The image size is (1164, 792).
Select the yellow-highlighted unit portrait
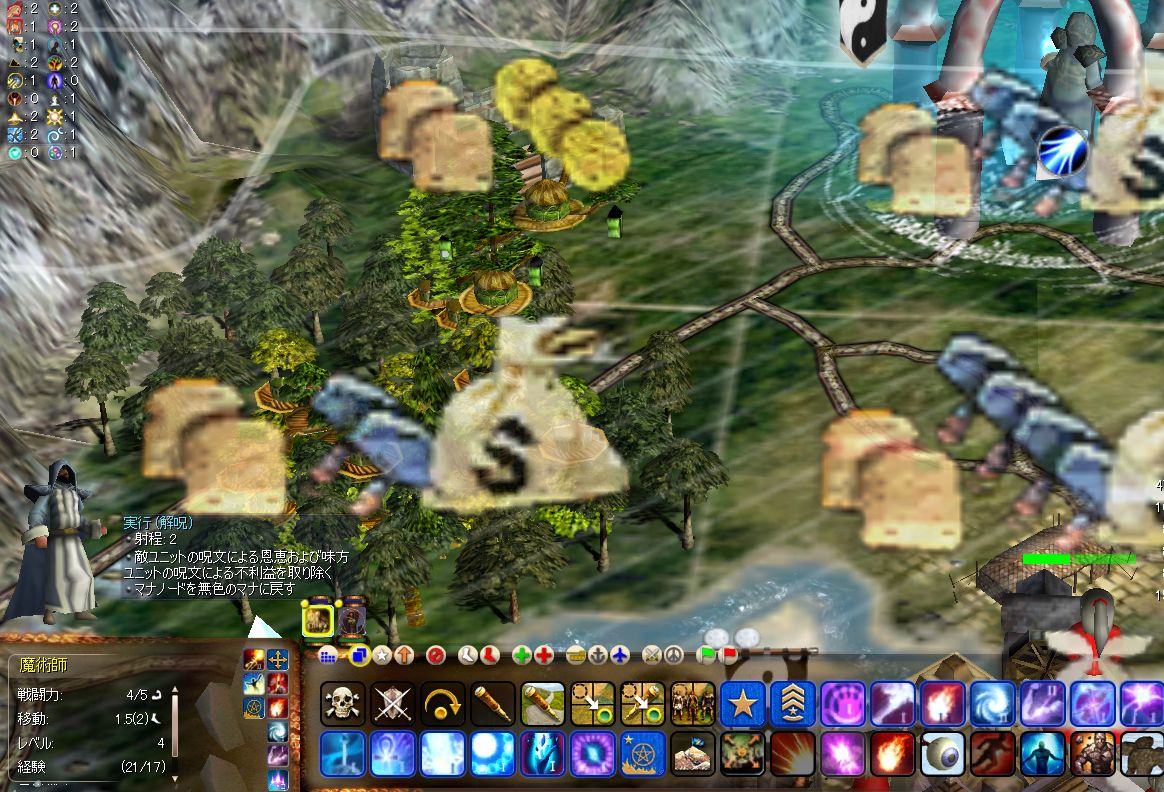(317, 621)
